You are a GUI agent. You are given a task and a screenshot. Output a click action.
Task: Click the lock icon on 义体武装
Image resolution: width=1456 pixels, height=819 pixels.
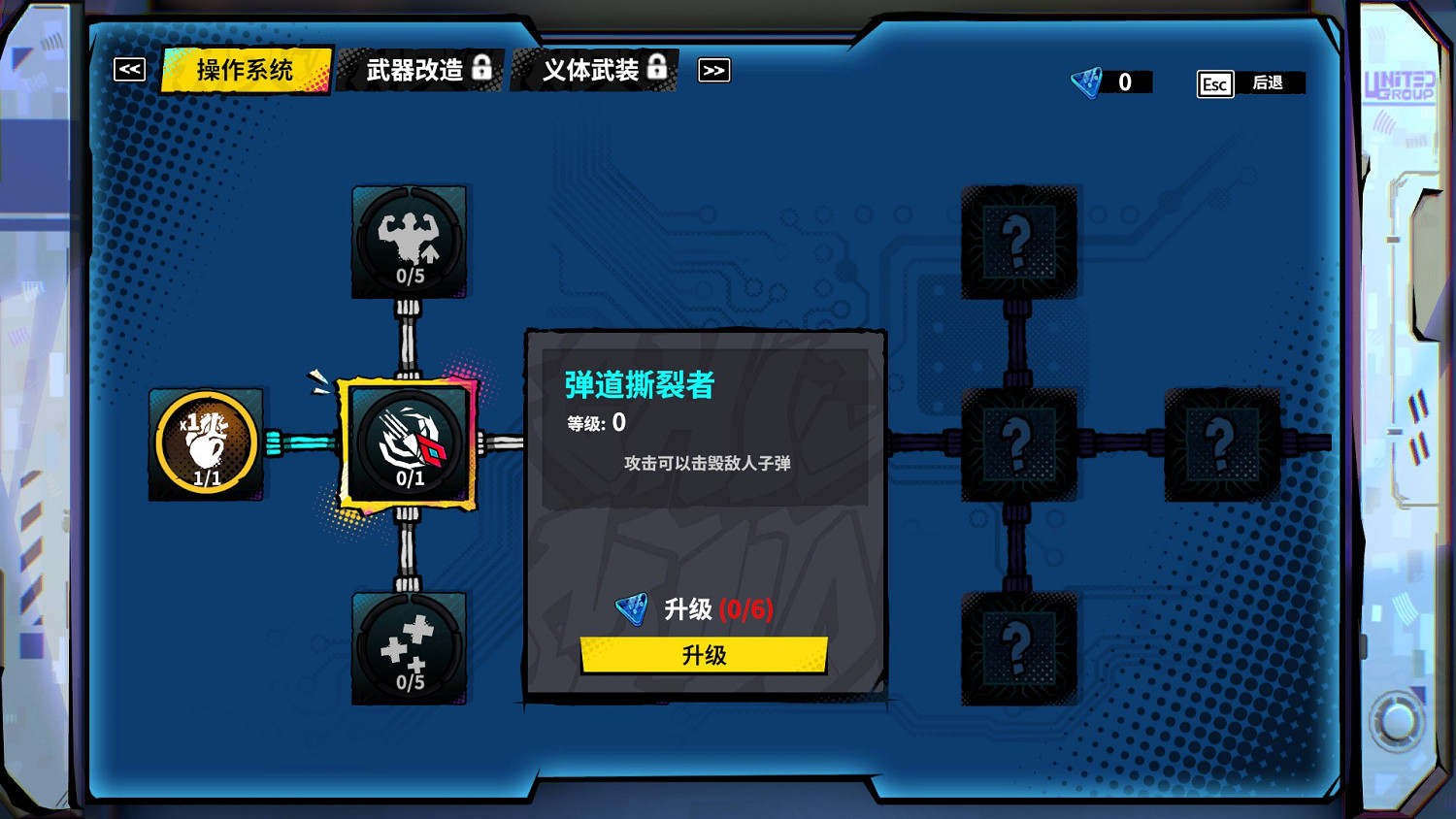(x=657, y=68)
